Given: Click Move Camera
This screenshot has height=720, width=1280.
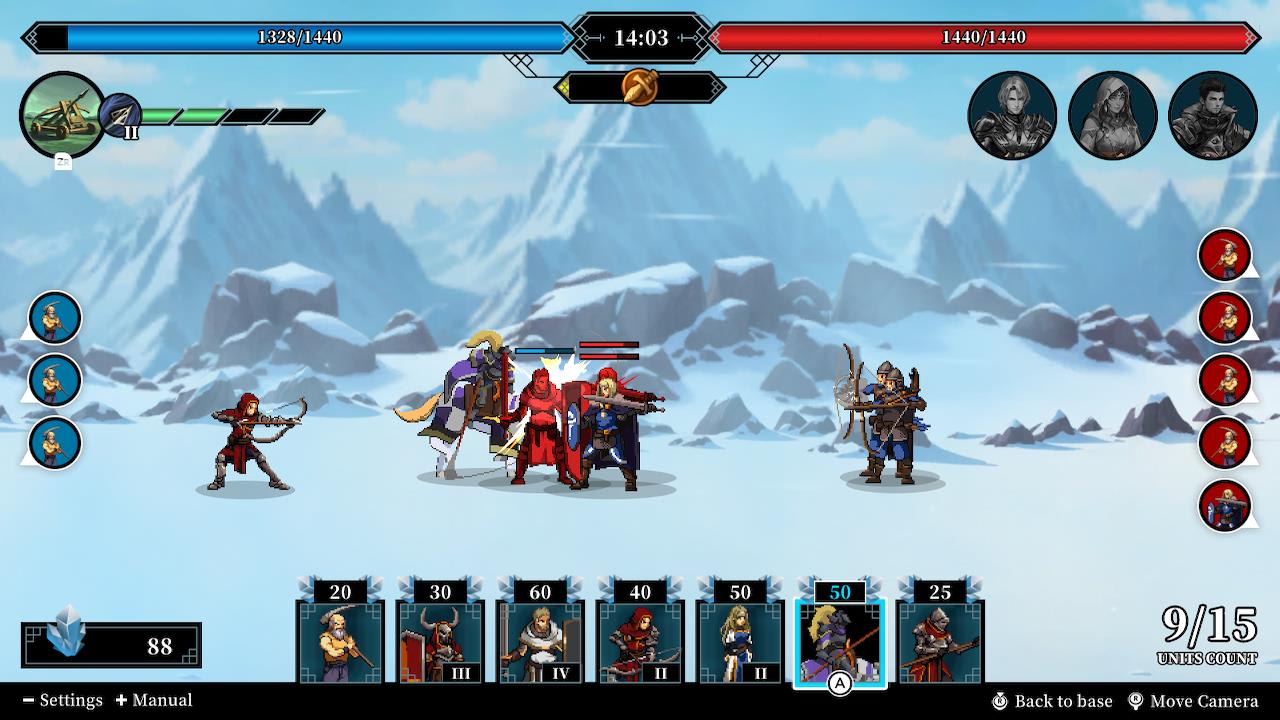Looking at the screenshot, I should coord(1197,701).
